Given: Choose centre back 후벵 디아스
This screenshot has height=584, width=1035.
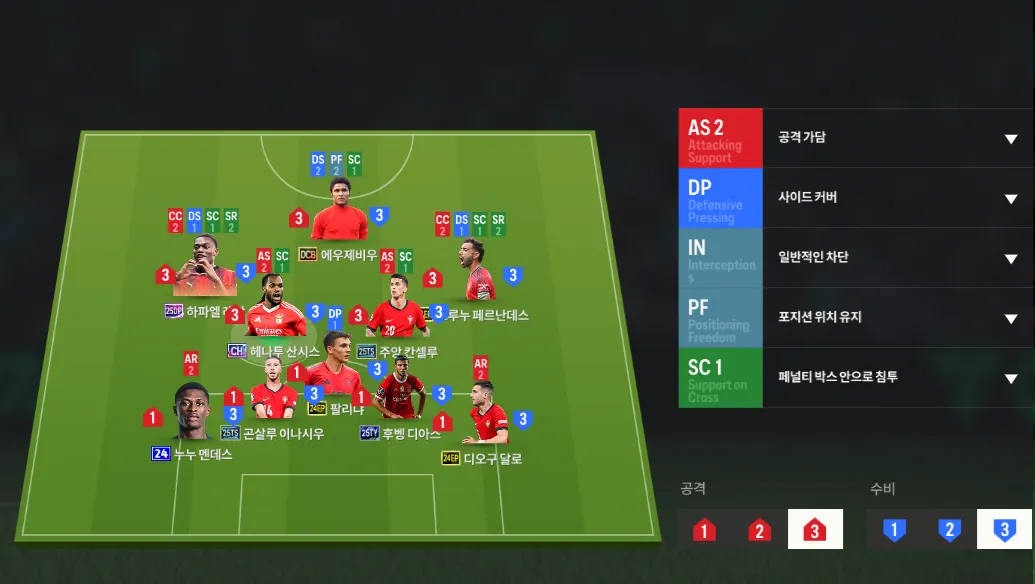Looking at the screenshot, I should point(400,395).
